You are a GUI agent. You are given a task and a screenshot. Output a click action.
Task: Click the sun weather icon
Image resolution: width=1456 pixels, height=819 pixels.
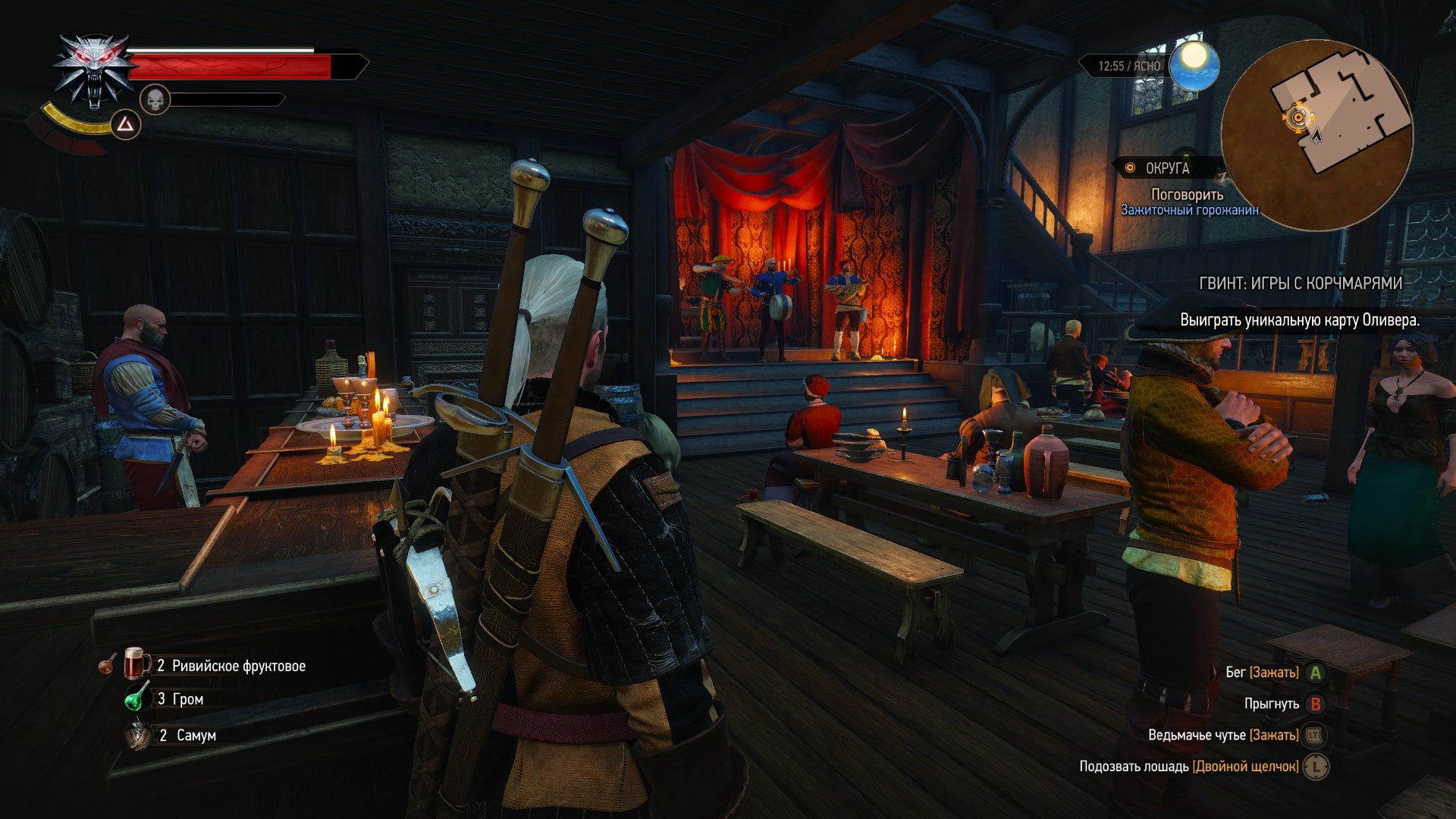click(x=1194, y=64)
